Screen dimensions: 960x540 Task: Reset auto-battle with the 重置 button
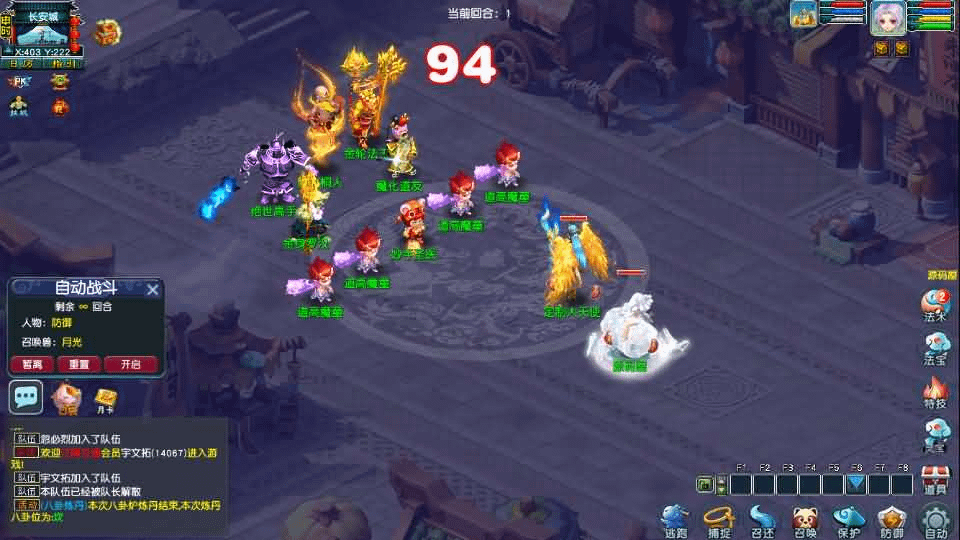pyautogui.click(x=80, y=364)
